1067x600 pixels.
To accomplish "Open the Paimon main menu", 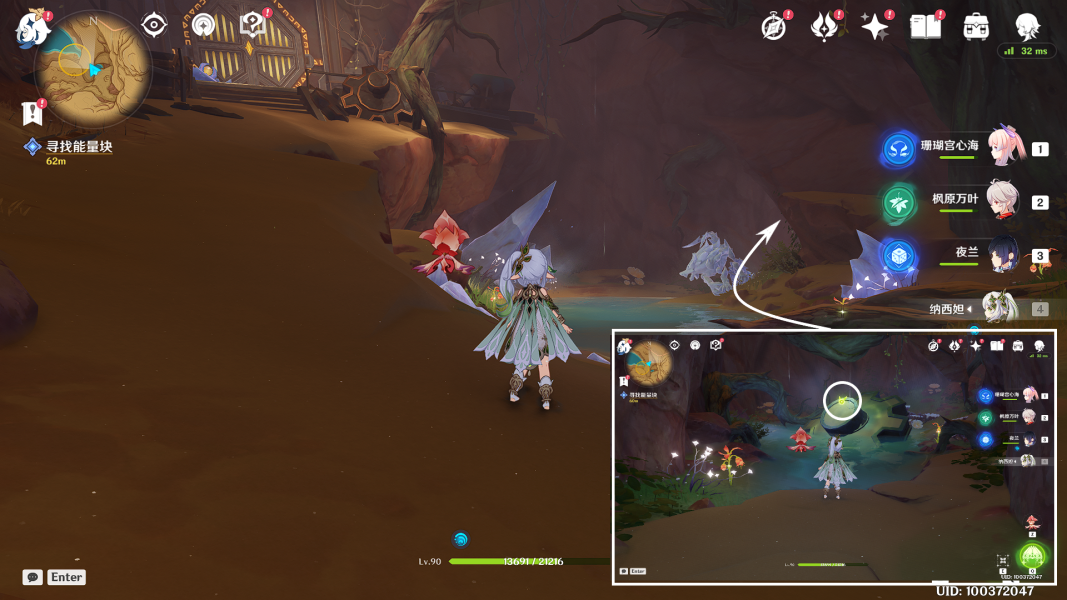I will tap(30, 28).
